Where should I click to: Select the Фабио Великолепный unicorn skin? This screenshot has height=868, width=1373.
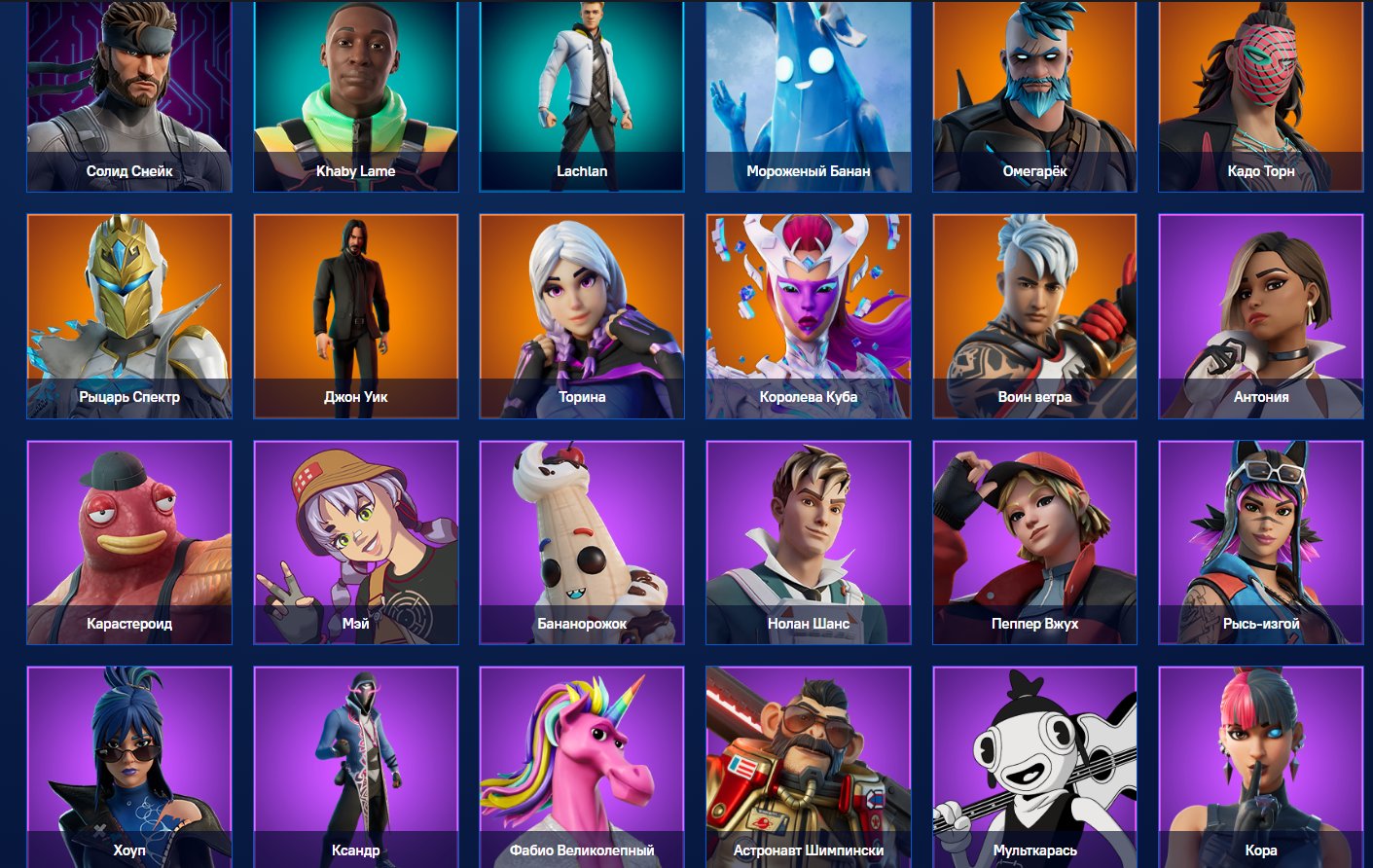(x=581, y=769)
